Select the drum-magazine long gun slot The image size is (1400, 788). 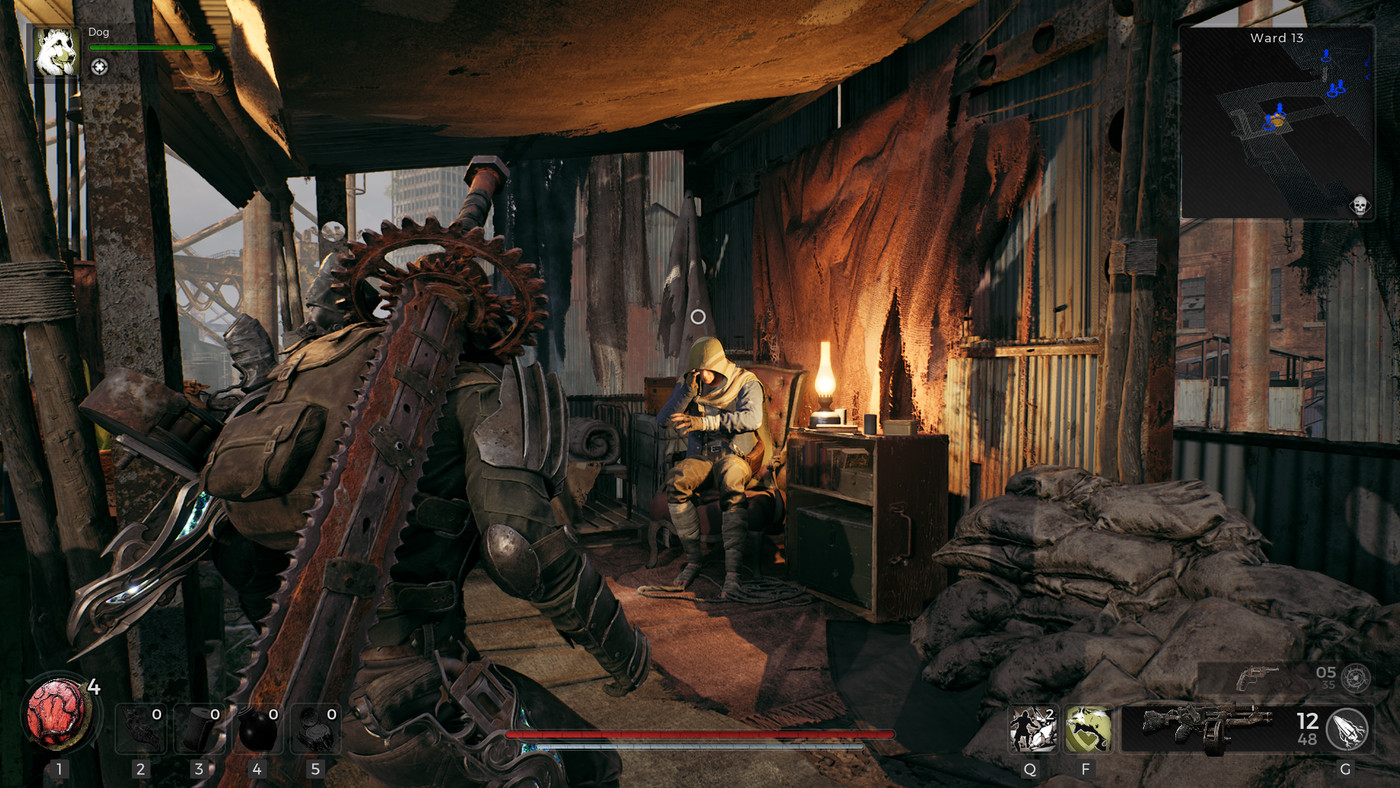tap(1206, 728)
